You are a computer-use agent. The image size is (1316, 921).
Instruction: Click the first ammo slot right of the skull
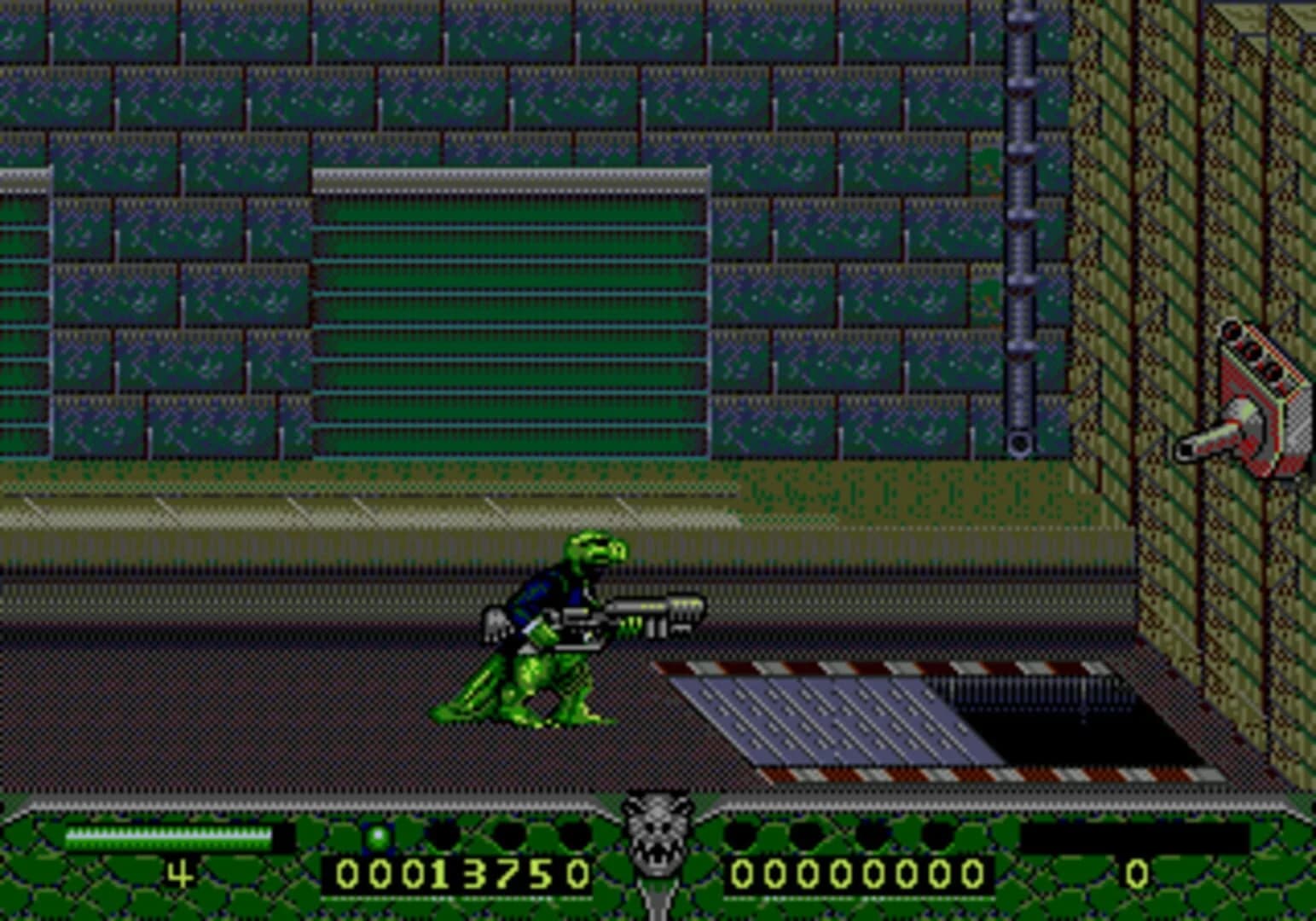(740, 836)
